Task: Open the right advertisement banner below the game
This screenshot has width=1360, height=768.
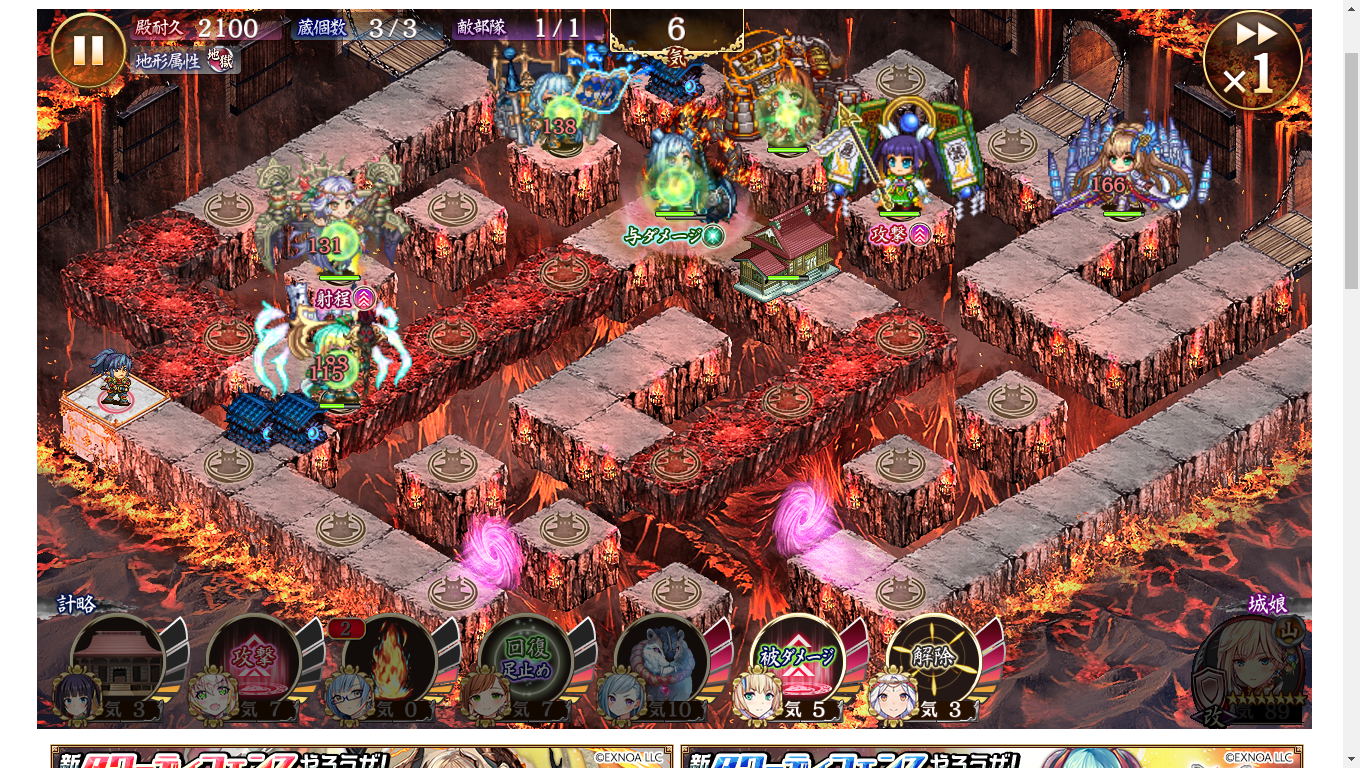Action: pyautogui.click(x=991, y=757)
